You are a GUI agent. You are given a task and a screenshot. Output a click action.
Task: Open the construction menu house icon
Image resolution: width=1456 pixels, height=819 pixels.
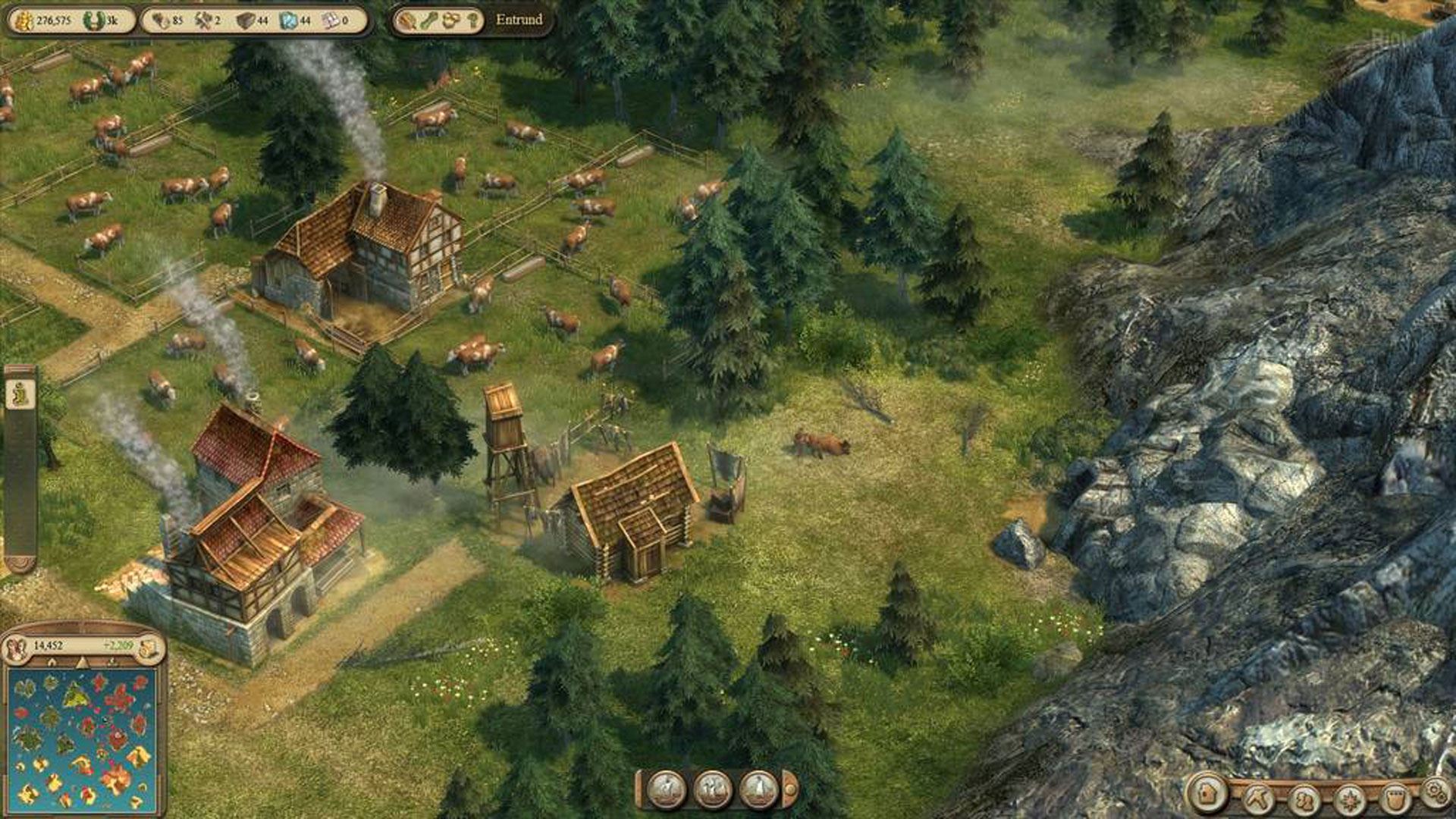pyautogui.click(x=1207, y=794)
